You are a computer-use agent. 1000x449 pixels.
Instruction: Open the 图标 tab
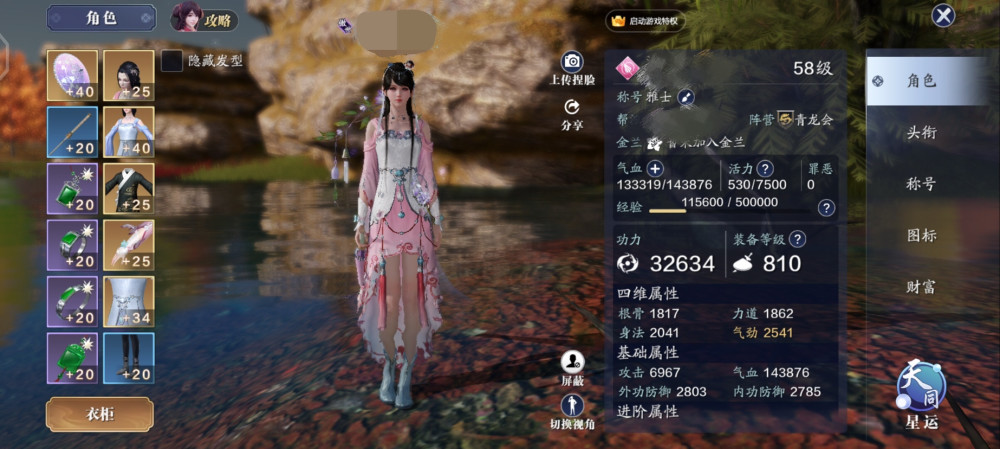tap(920, 236)
